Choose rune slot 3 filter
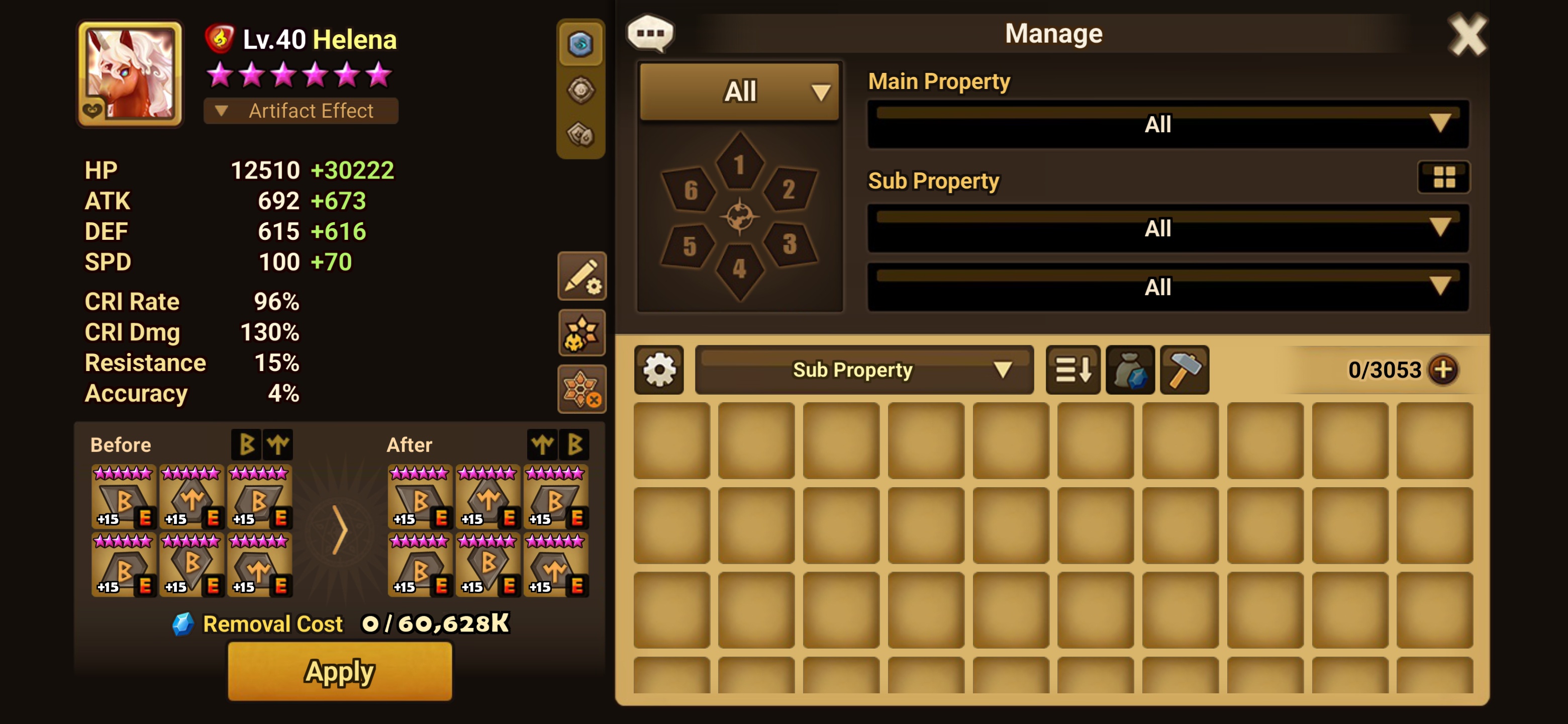This screenshot has height=724, width=1568. point(789,244)
